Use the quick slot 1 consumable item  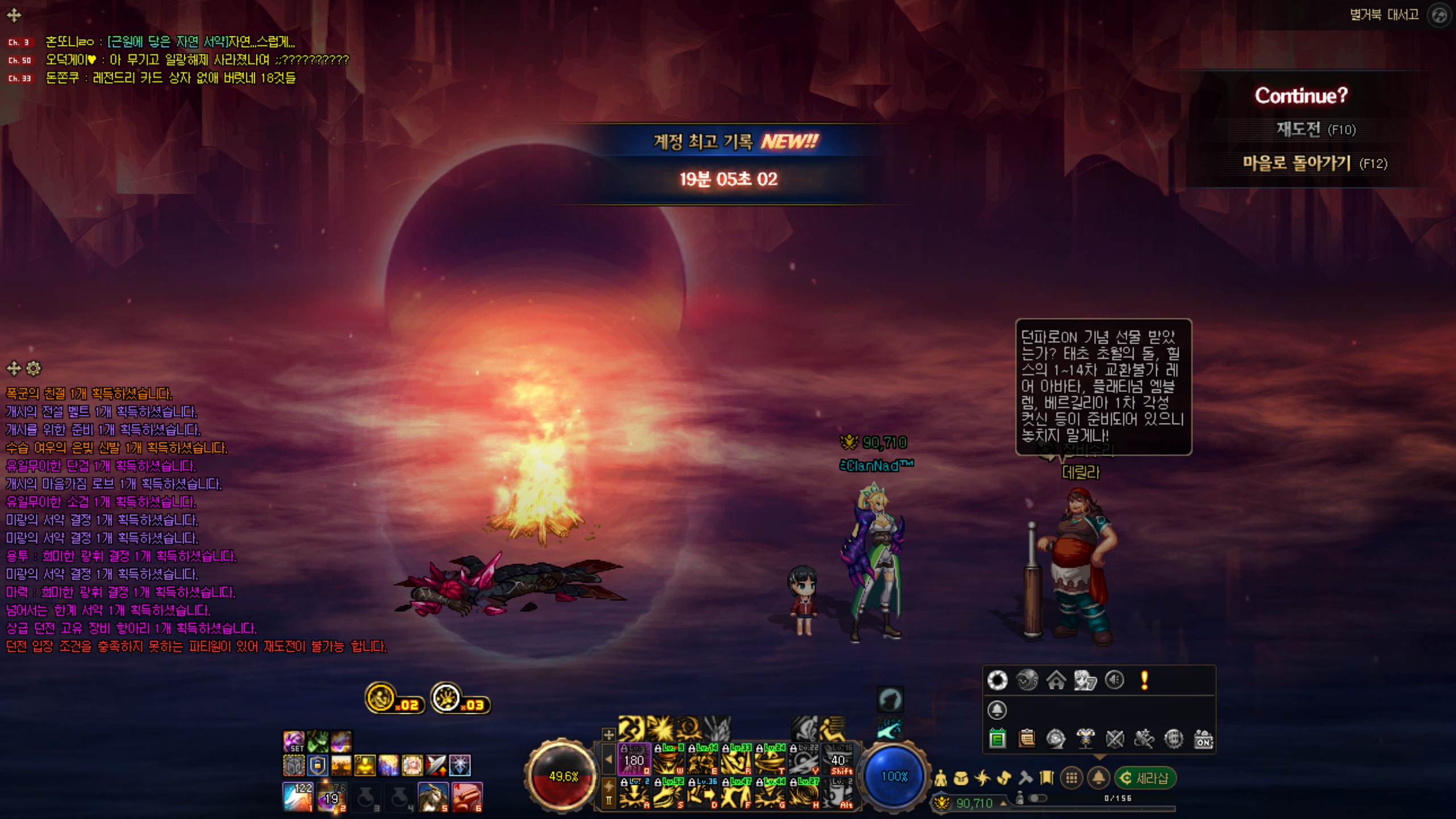click(297, 796)
